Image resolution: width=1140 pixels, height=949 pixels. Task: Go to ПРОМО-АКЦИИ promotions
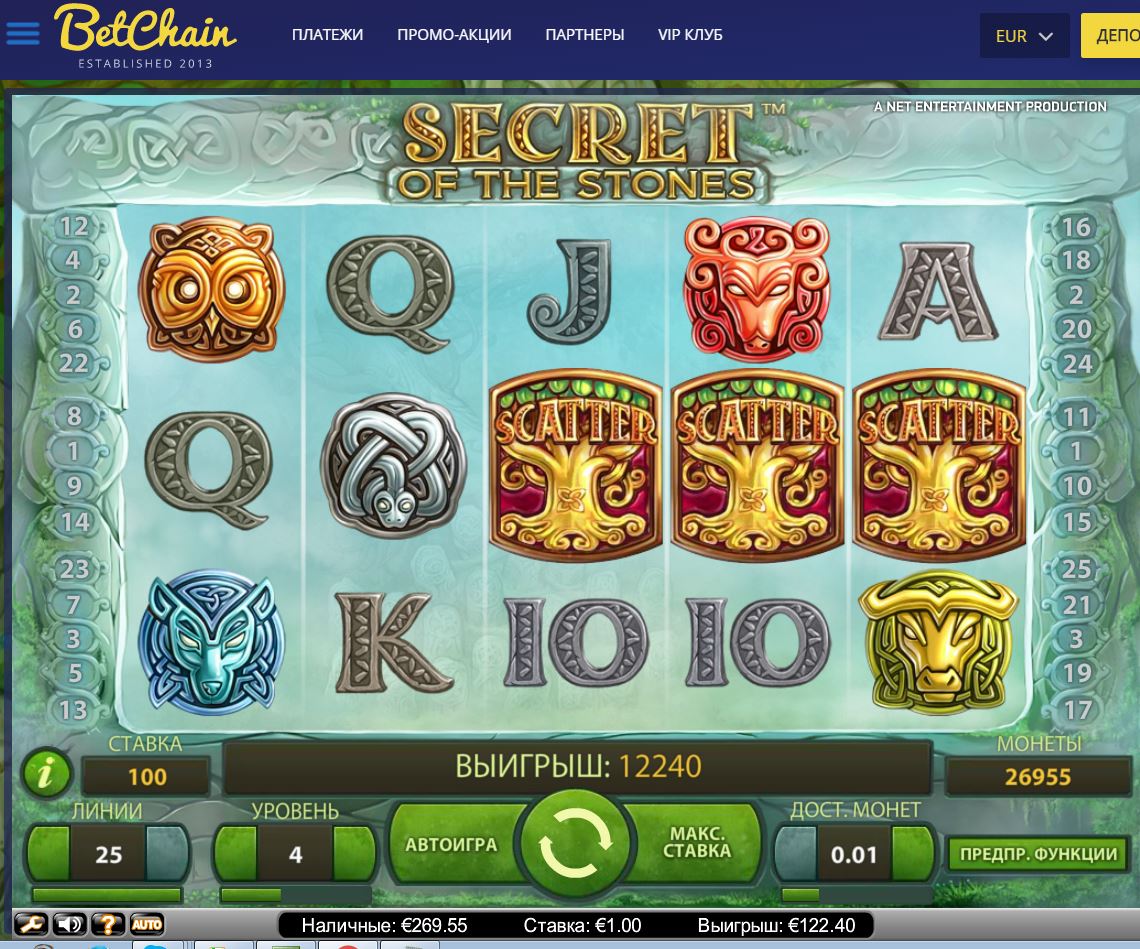pyautogui.click(x=454, y=35)
